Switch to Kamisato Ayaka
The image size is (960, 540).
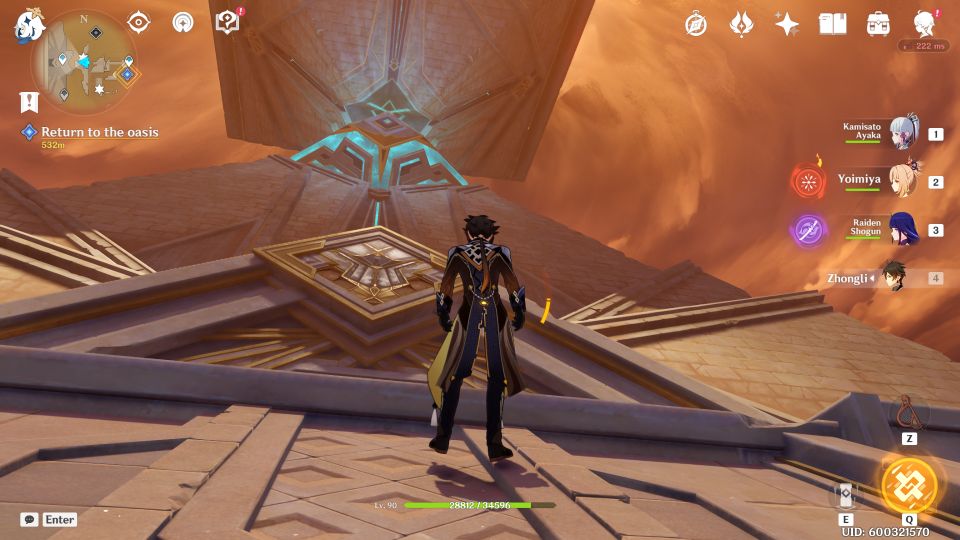click(903, 134)
